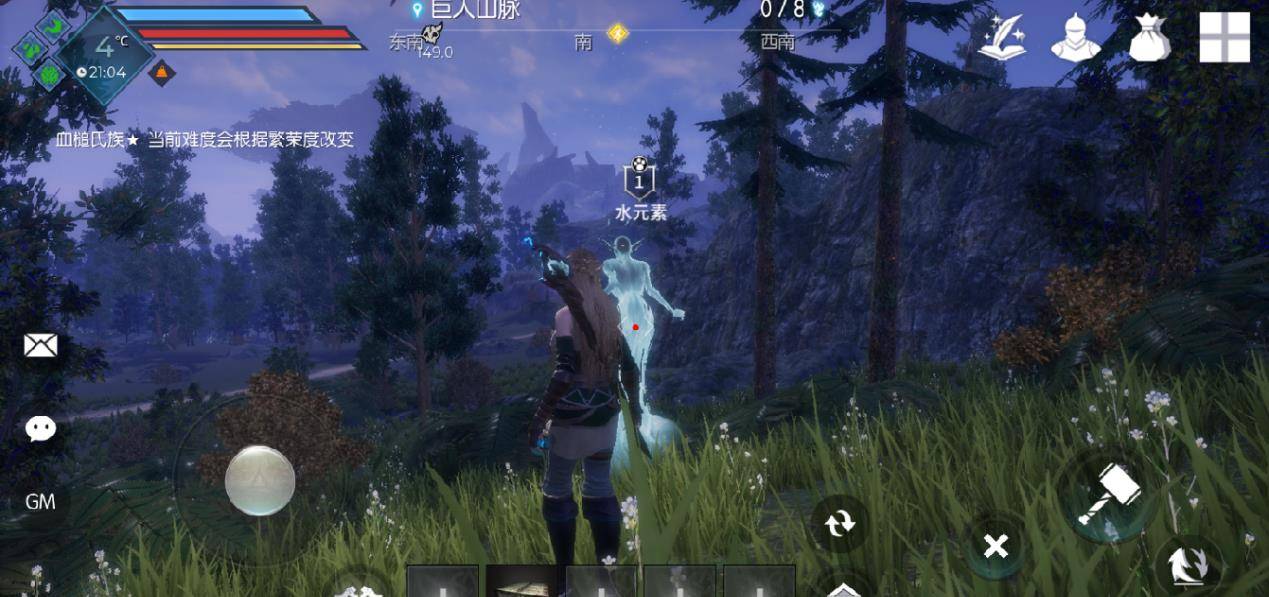Open the quill and book journal
Image resolution: width=1269 pixels, height=597 pixels.
click(1002, 39)
